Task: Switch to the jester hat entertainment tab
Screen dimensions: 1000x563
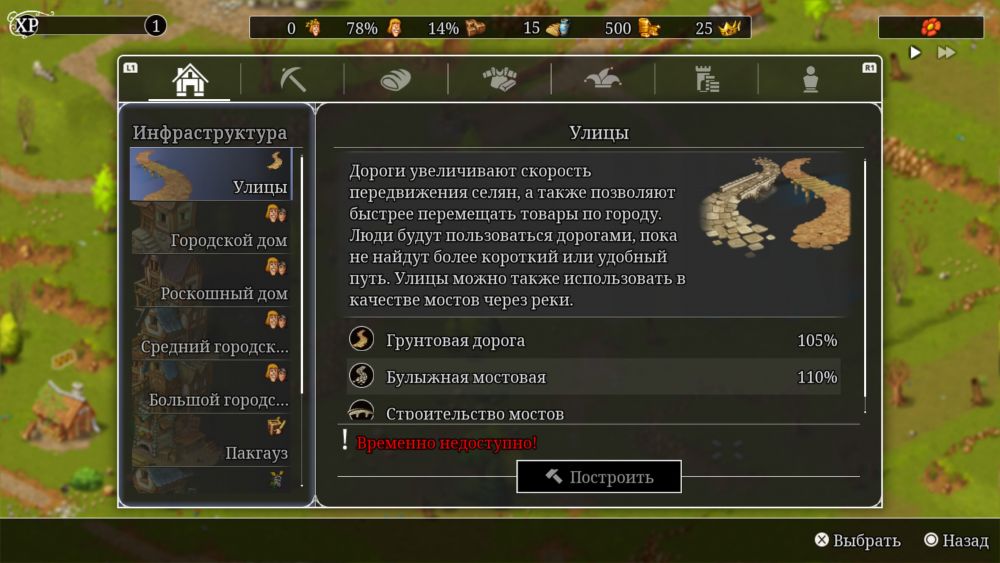Action: coord(602,80)
